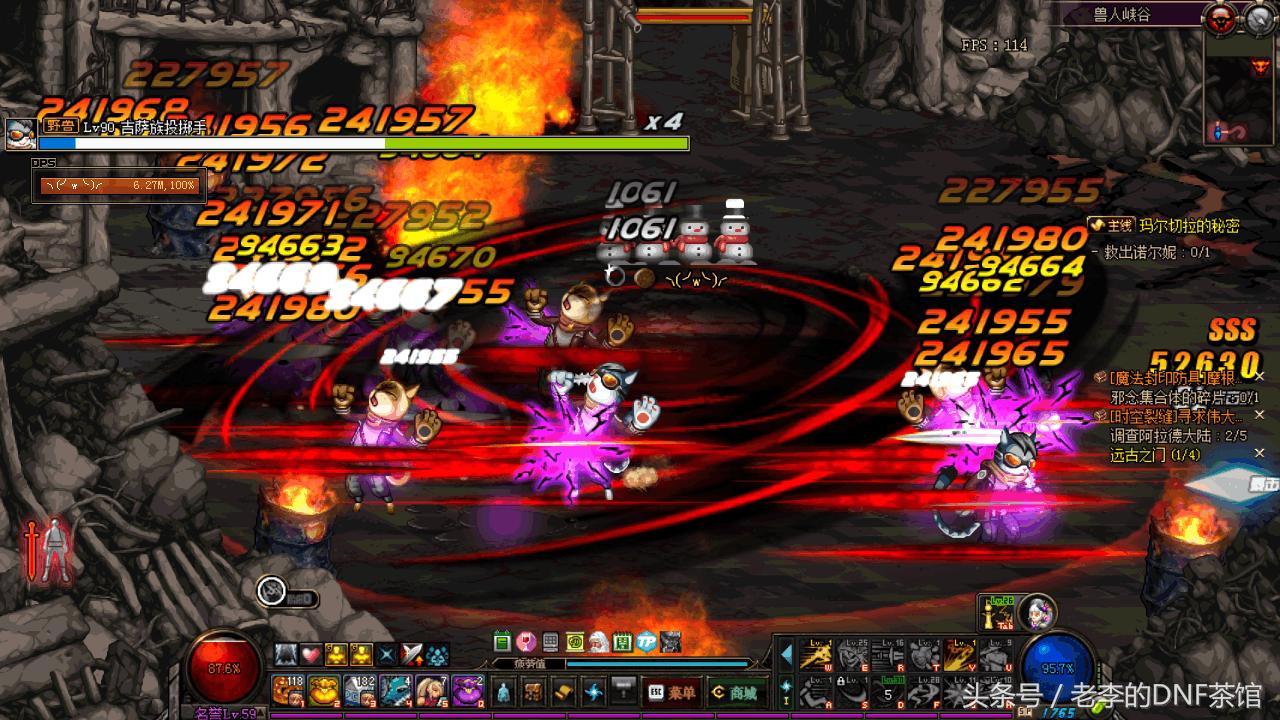Select the golden pumpkin item in slot 2
Image resolution: width=1280 pixels, height=720 pixels.
click(x=324, y=690)
